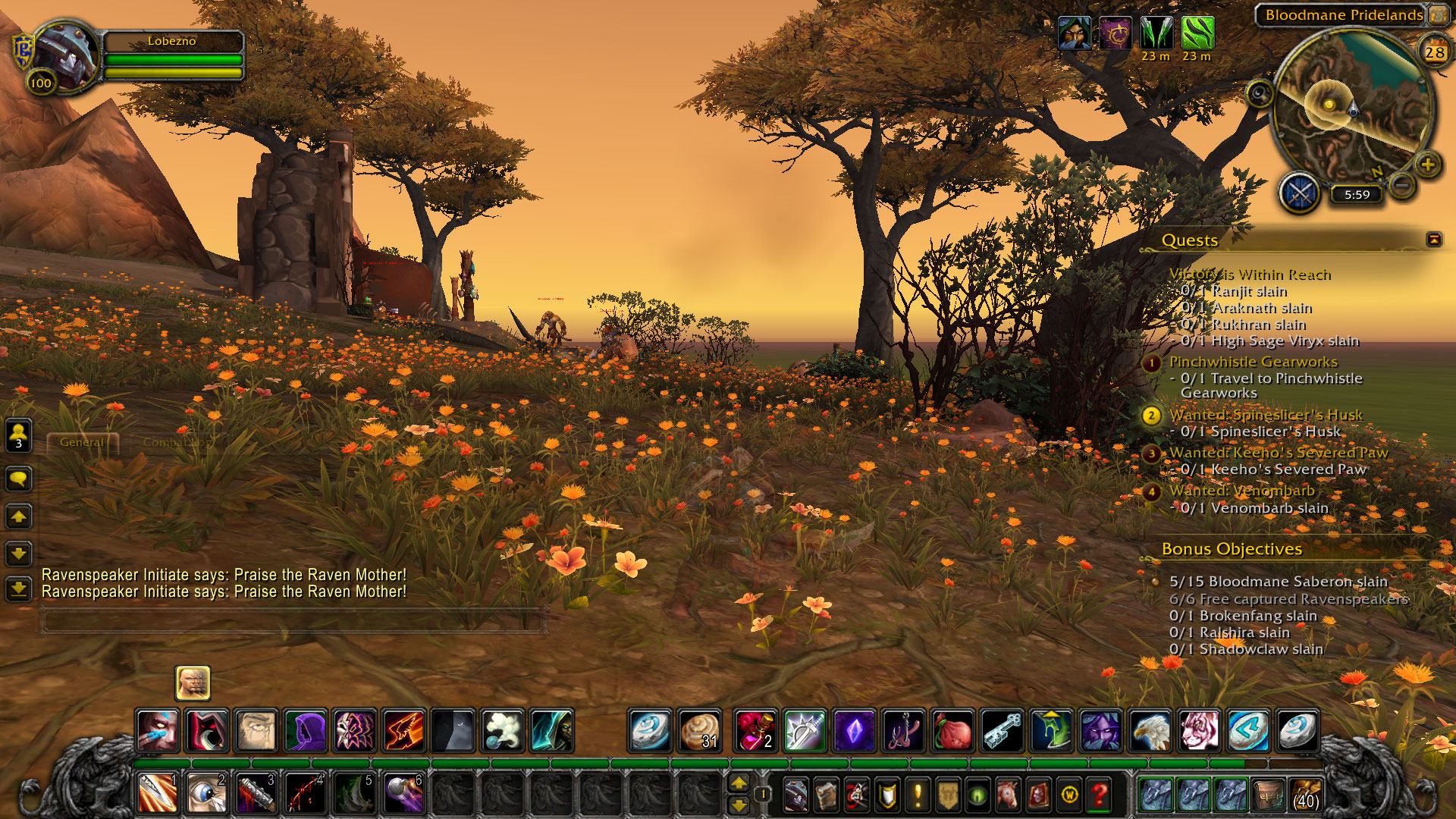Select Wanted: Venombarb quest in tracker
1456x819 pixels.
click(x=1241, y=491)
